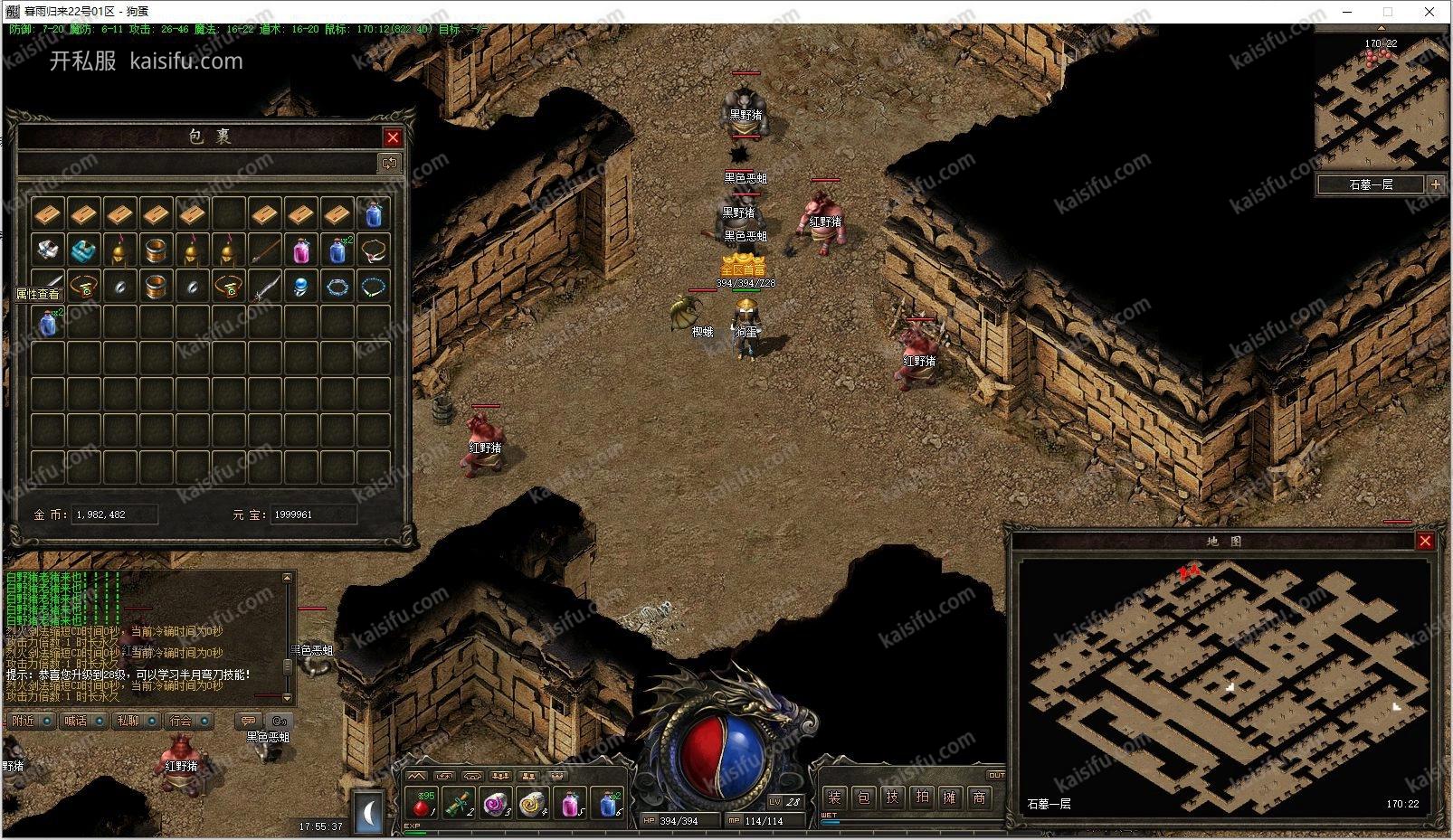Expand the minimap with the plus button
This screenshot has width=1453, height=840.
tap(1435, 184)
